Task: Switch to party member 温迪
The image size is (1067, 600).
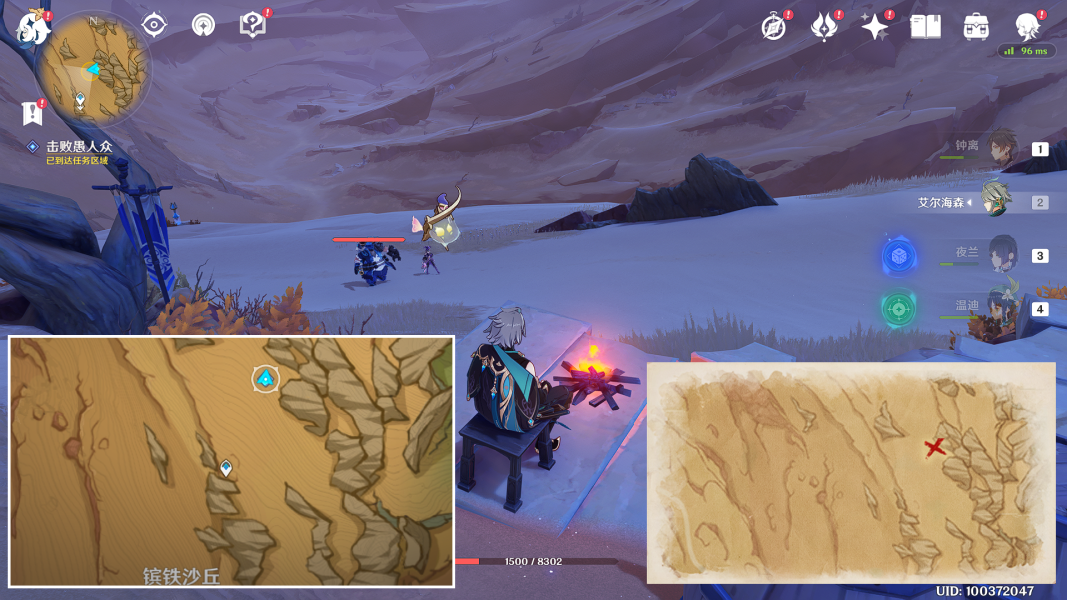Action: [1002, 307]
